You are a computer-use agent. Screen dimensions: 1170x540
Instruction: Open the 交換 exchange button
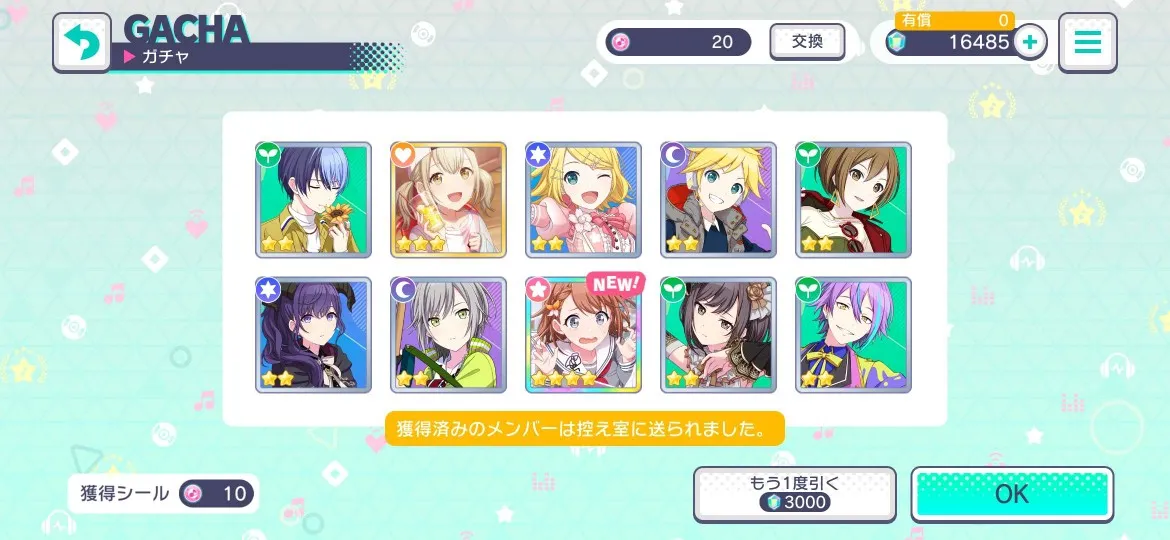tap(806, 42)
